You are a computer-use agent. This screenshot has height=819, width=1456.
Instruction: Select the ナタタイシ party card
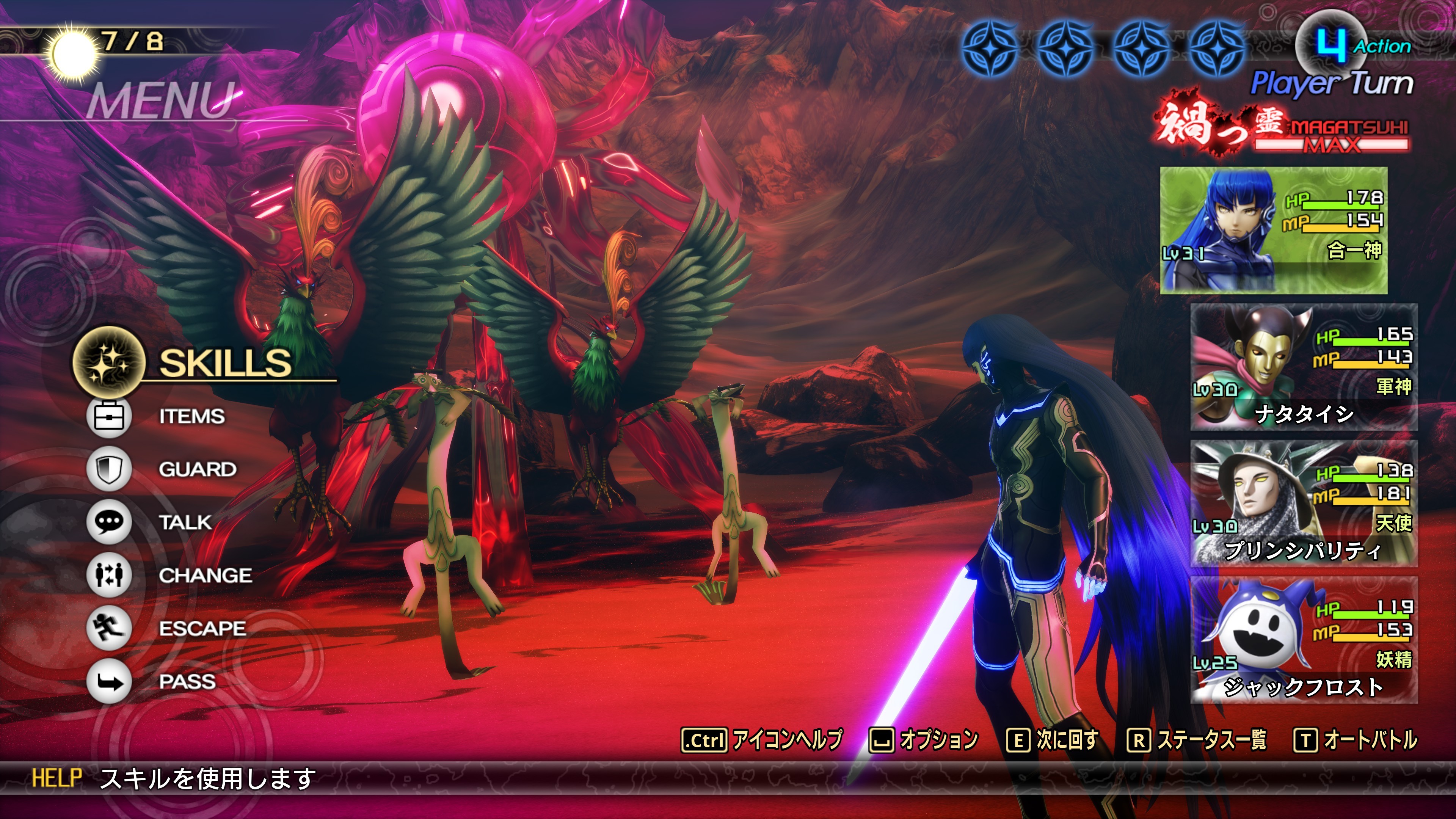point(1304,367)
